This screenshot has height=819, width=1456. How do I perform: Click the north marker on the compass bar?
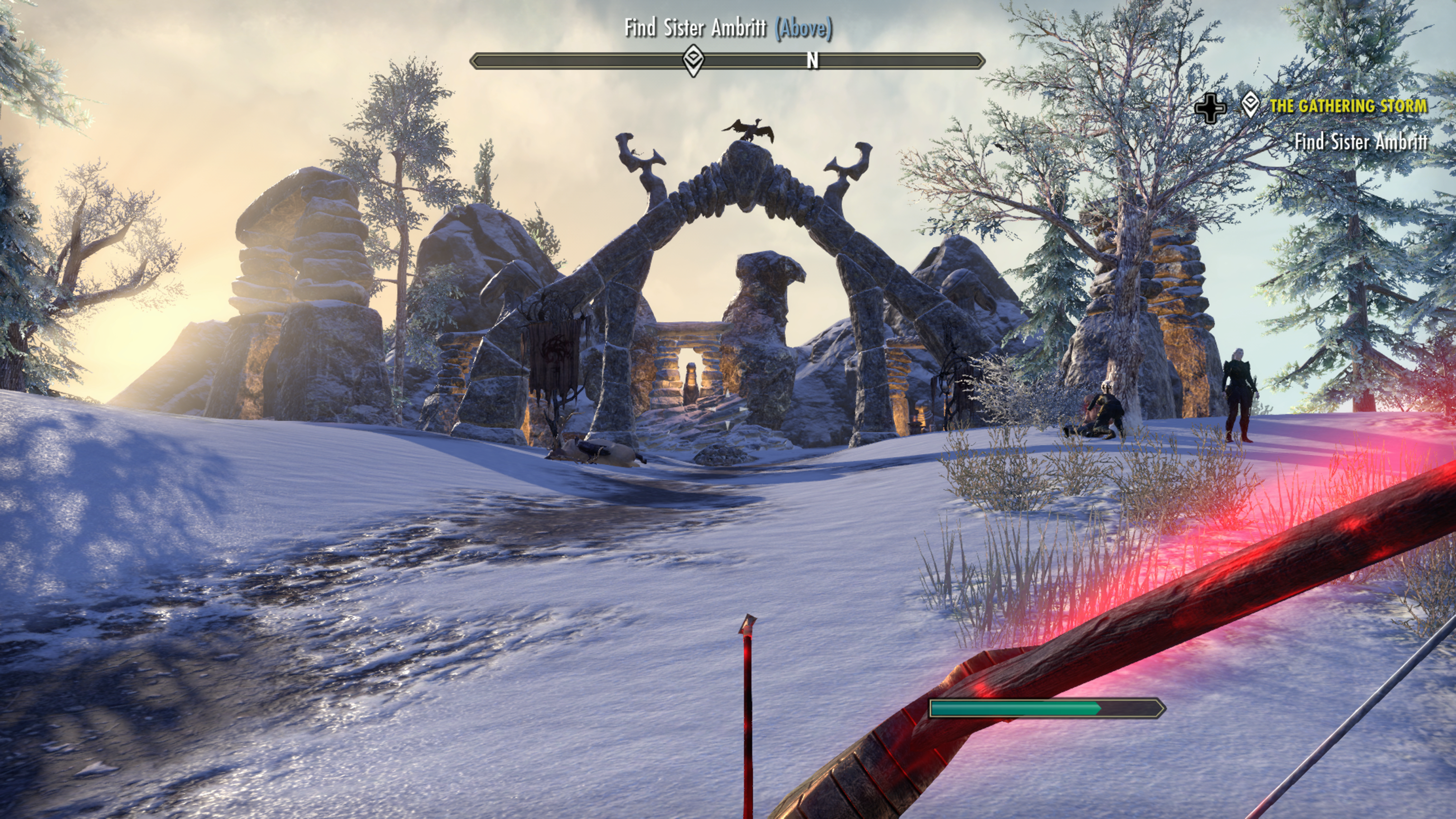(812, 61)
